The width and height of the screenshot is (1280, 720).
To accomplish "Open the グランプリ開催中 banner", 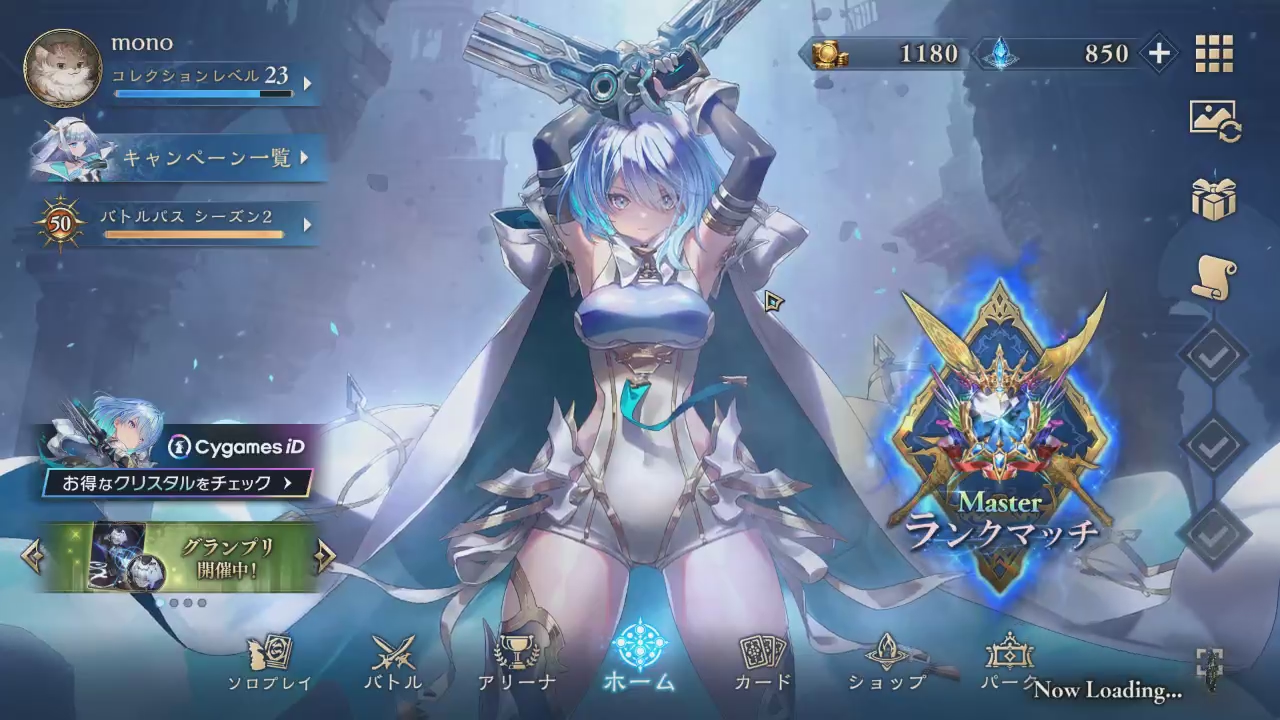I will click(x=180, y=556).
